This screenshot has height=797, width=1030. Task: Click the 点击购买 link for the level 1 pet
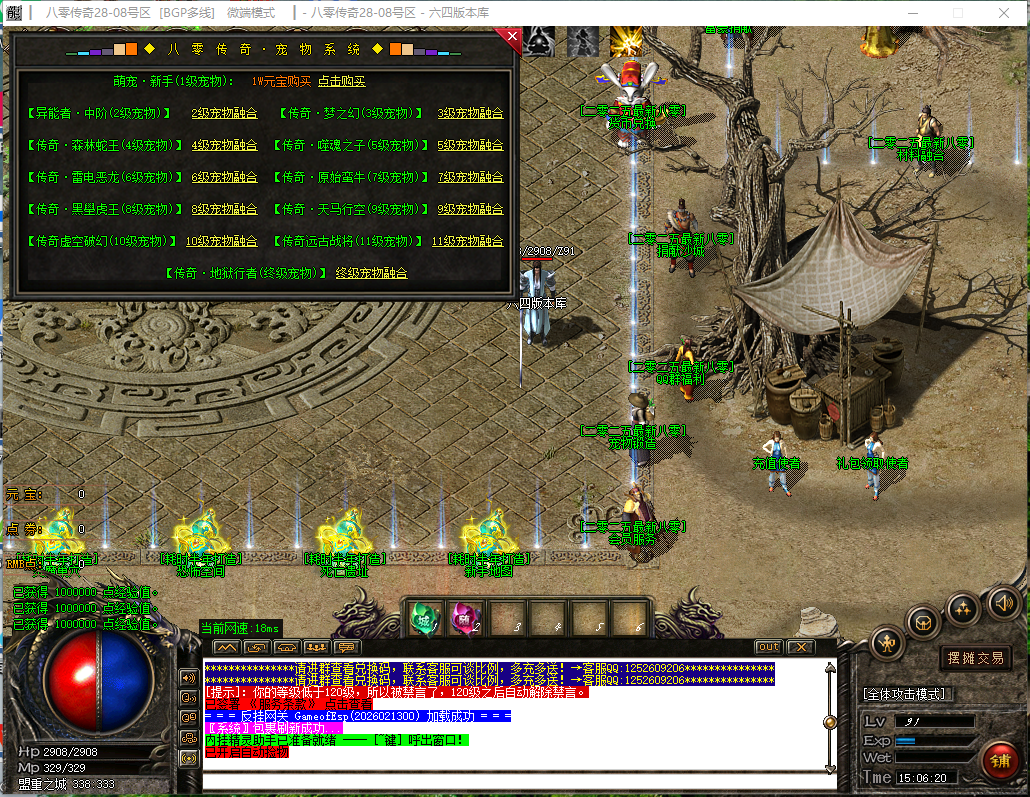[342, 82]
